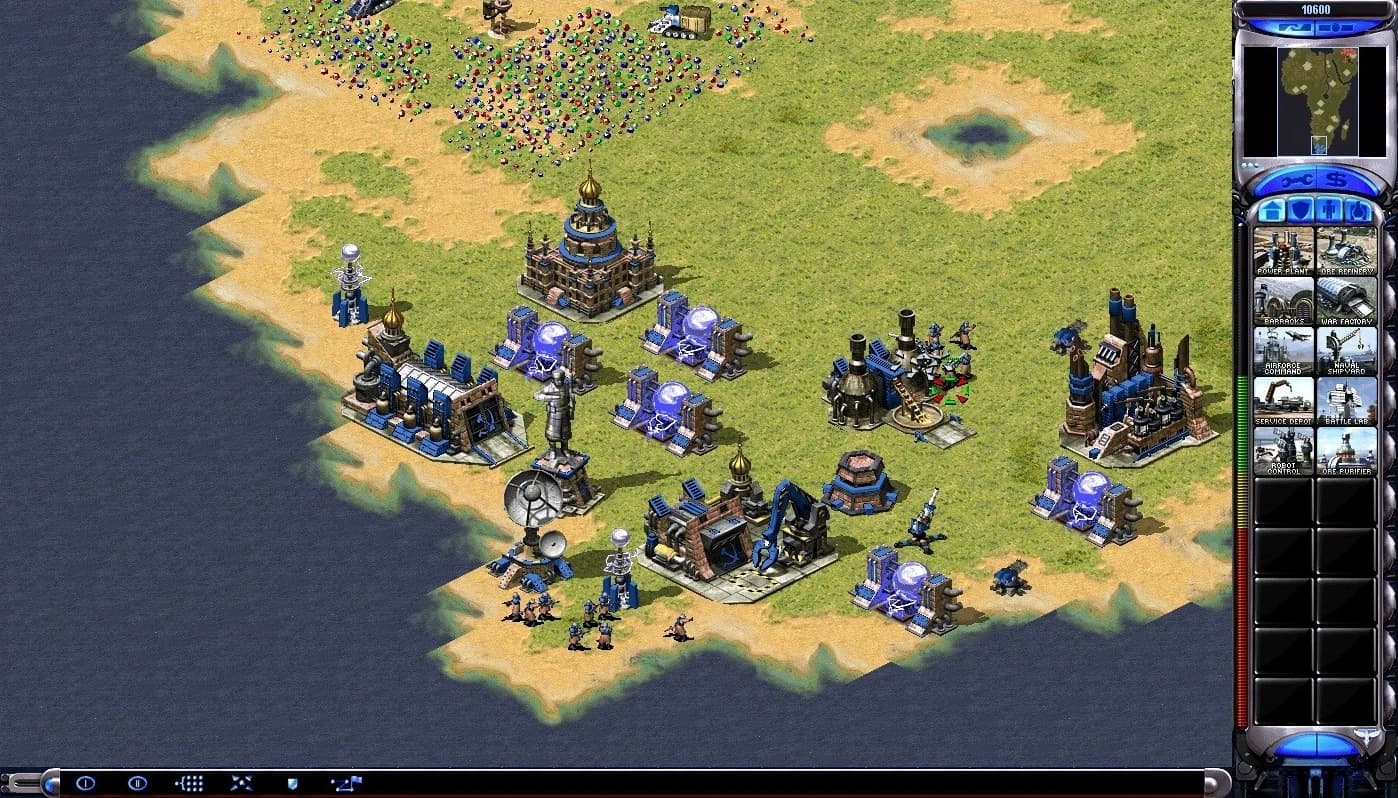Activate the Waypoint planning mode button
1398x798 pixels.
click(347, 783)
